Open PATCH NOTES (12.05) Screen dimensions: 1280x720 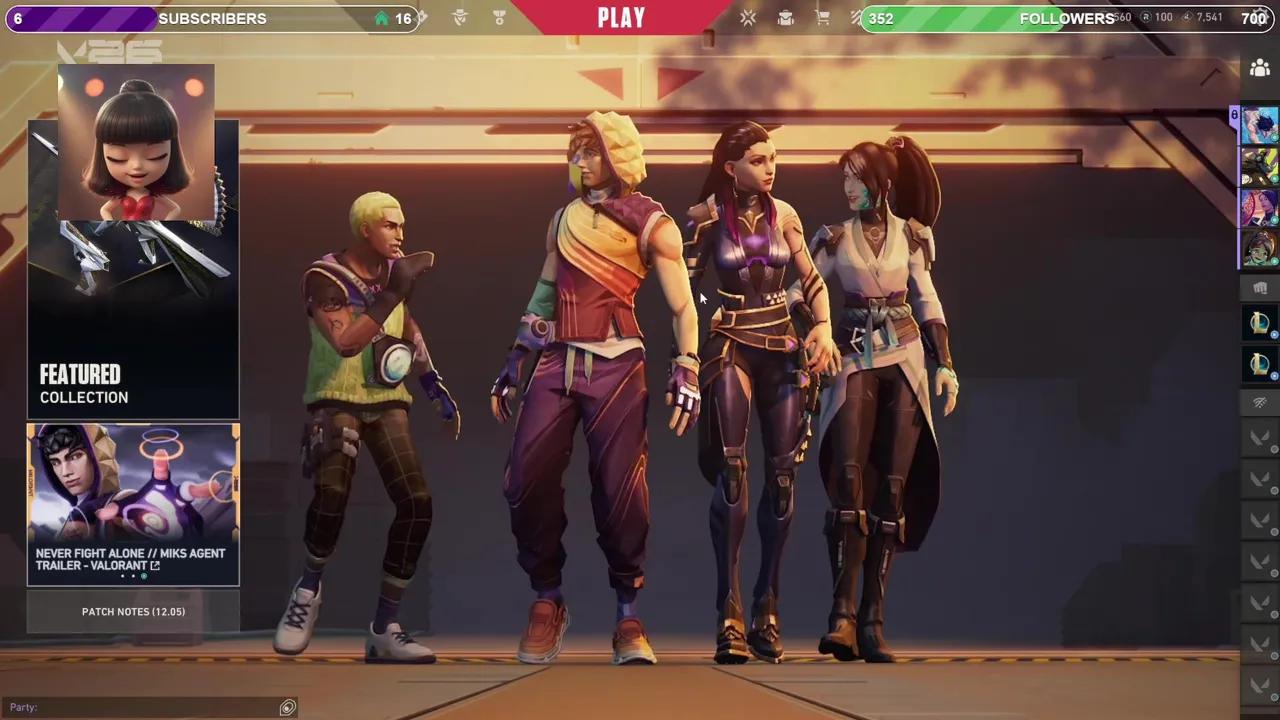(133, 611)
